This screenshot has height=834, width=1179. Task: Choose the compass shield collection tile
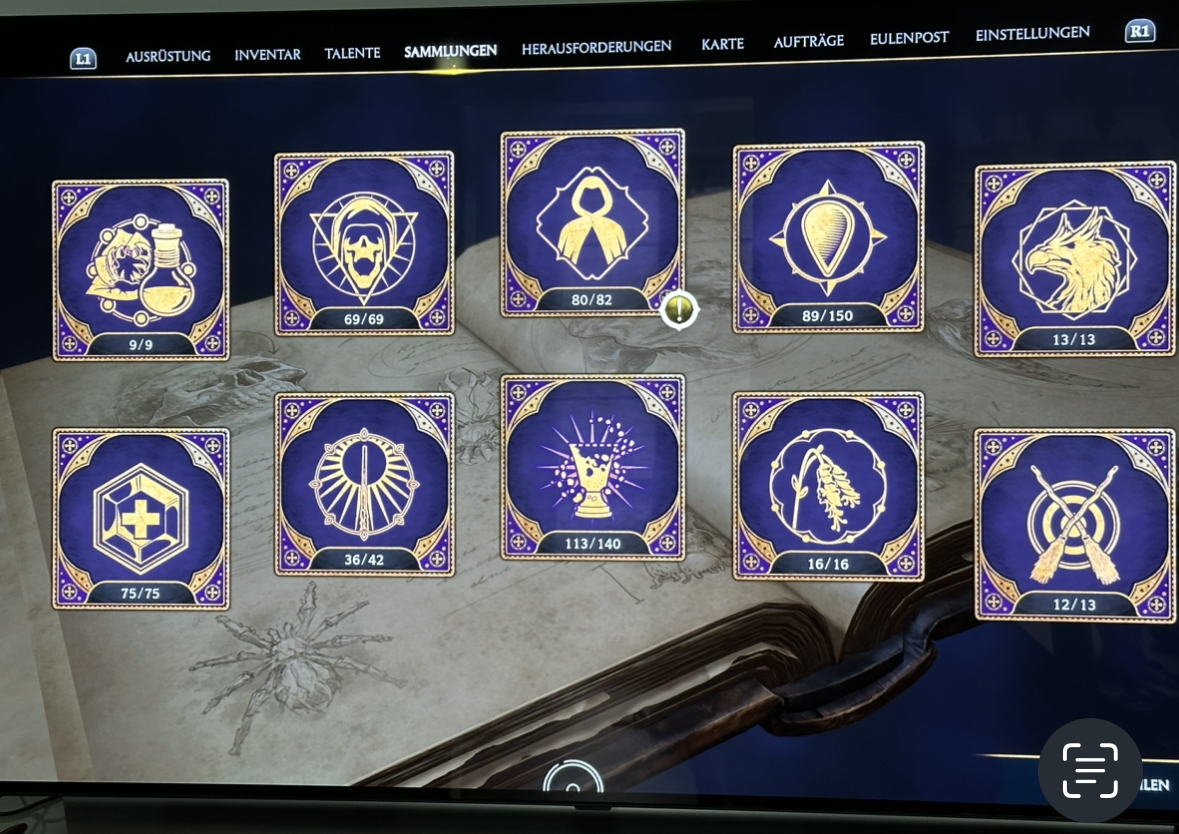828,238
